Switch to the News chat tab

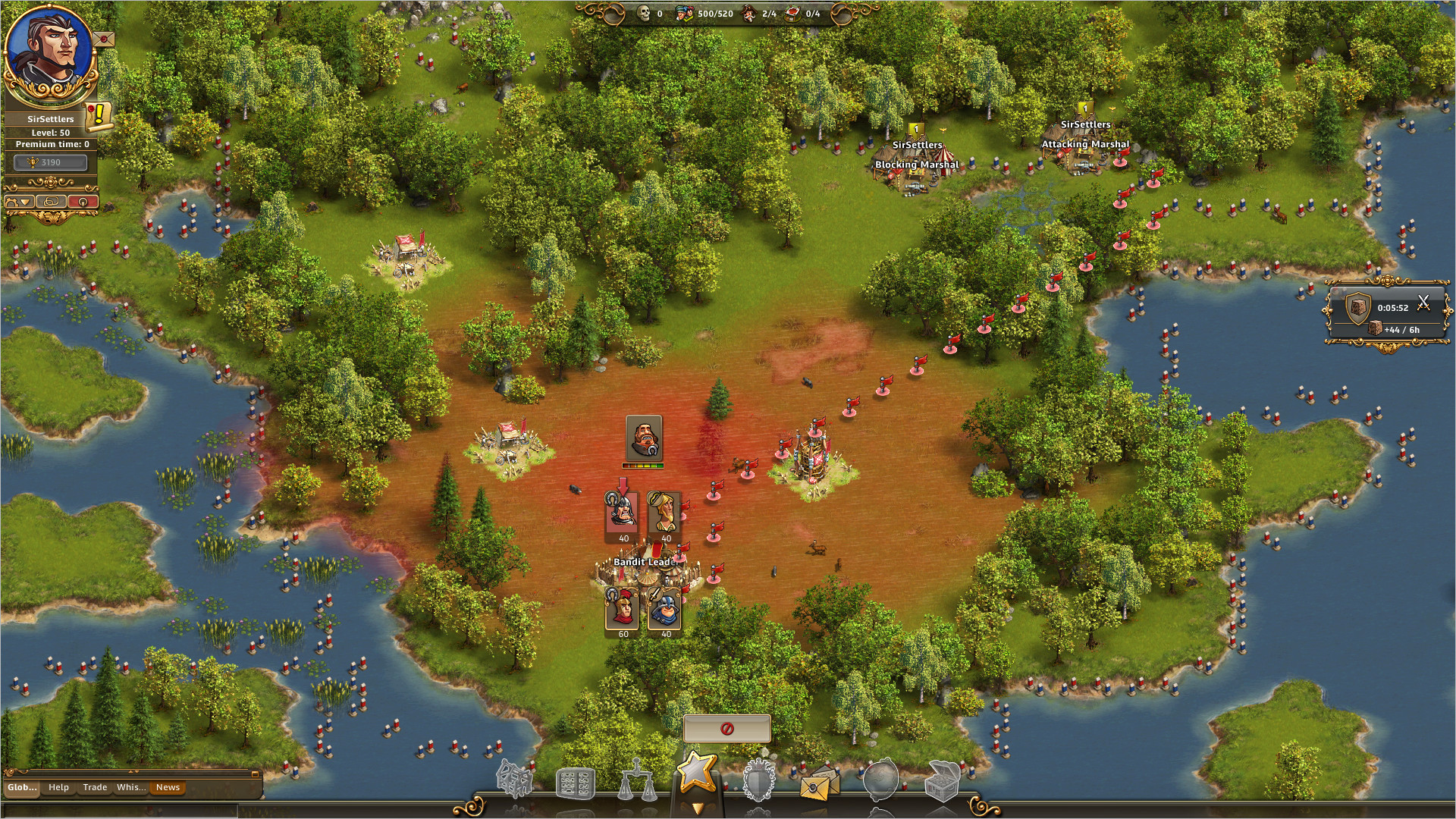(167, 787)
